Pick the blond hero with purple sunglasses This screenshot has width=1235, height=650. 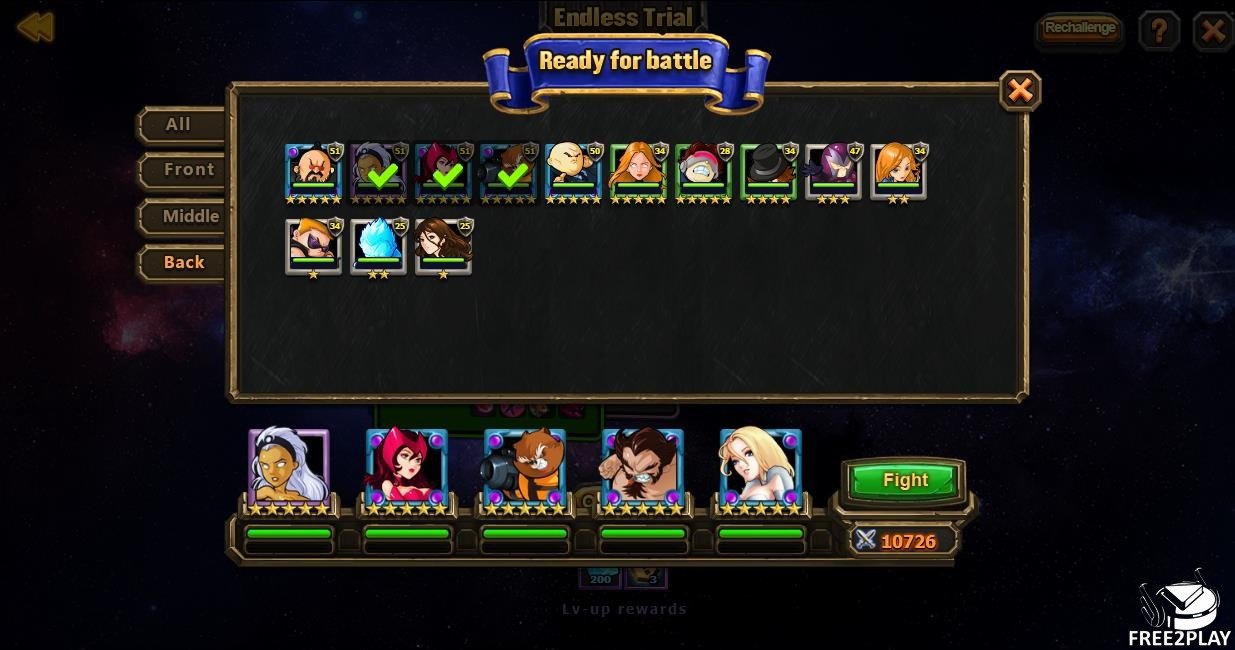click(x=313, y=245)
